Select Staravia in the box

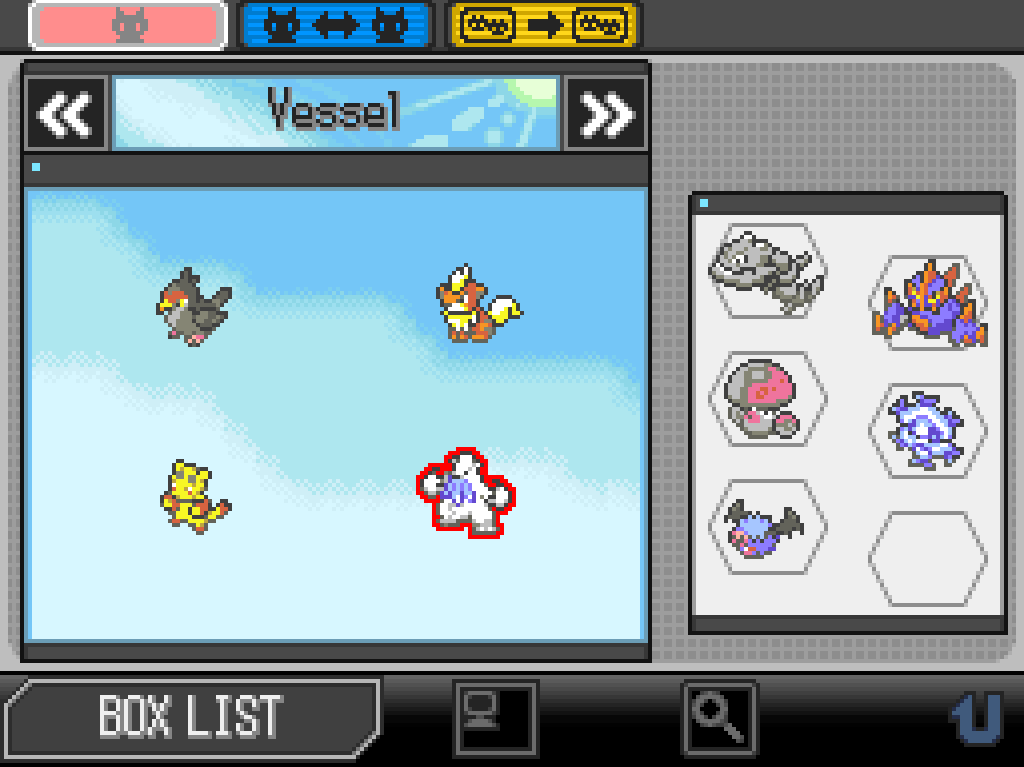tap(193, 305)
